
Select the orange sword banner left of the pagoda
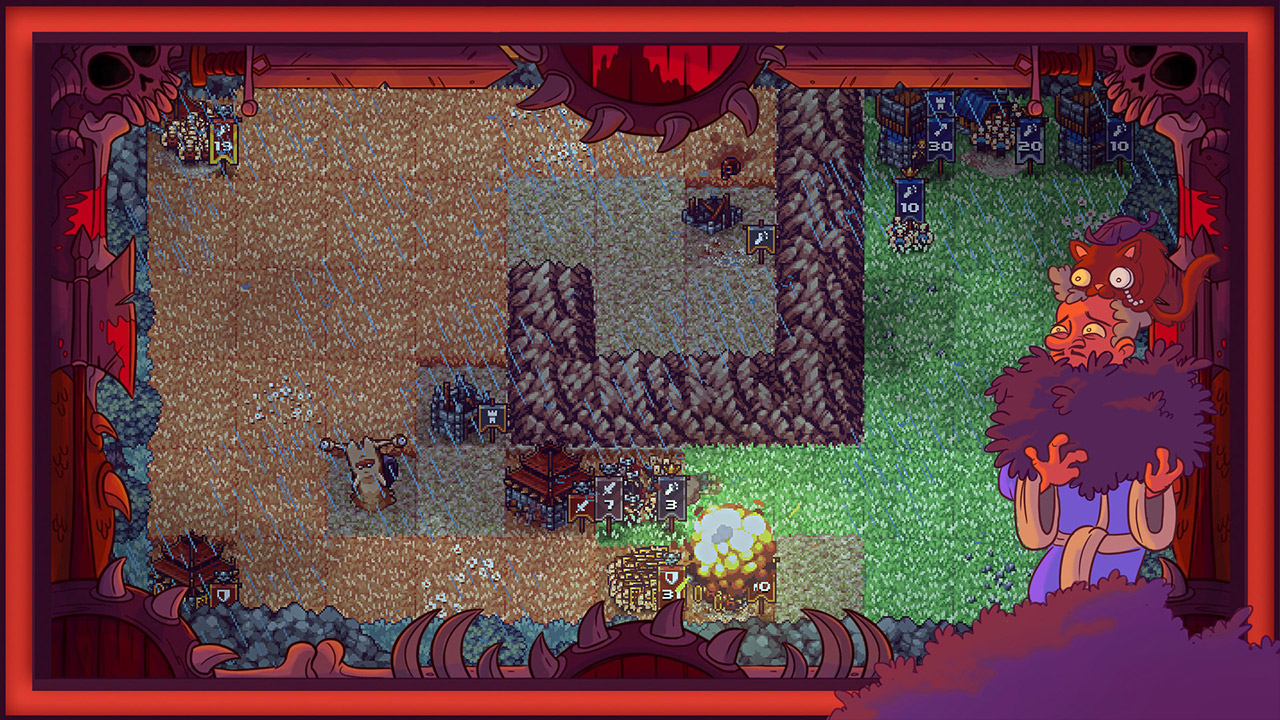click(x=580, y=505)
